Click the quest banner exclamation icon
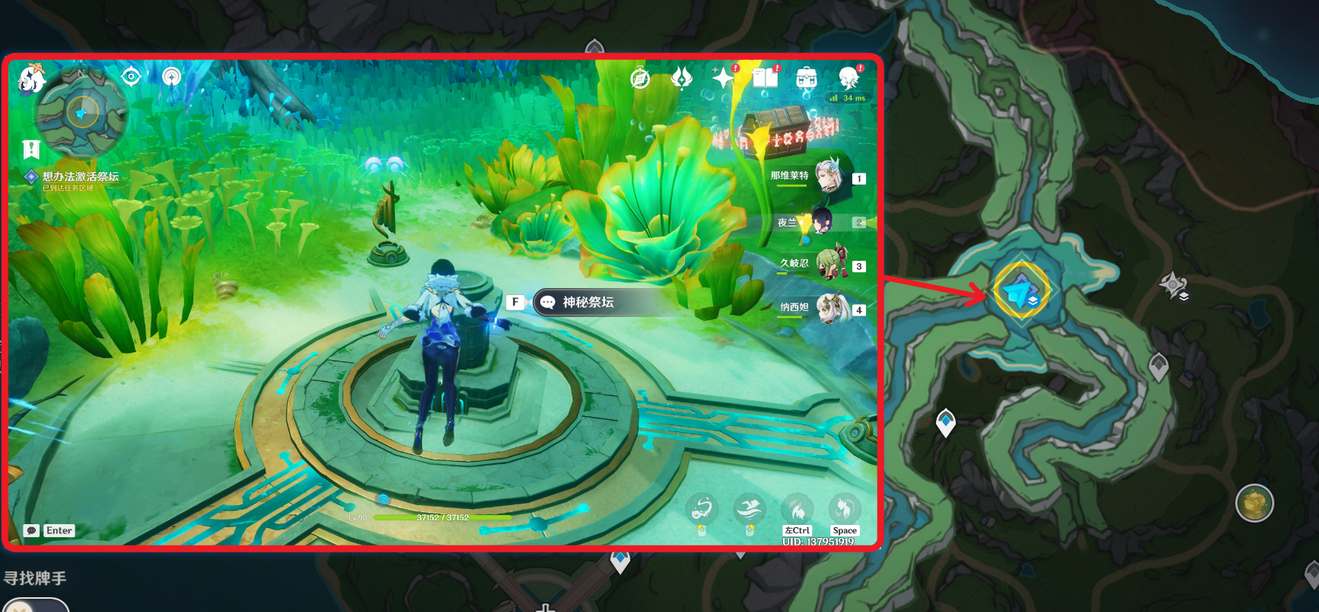This screenshot has width=1319, height=612. (31, 149)
